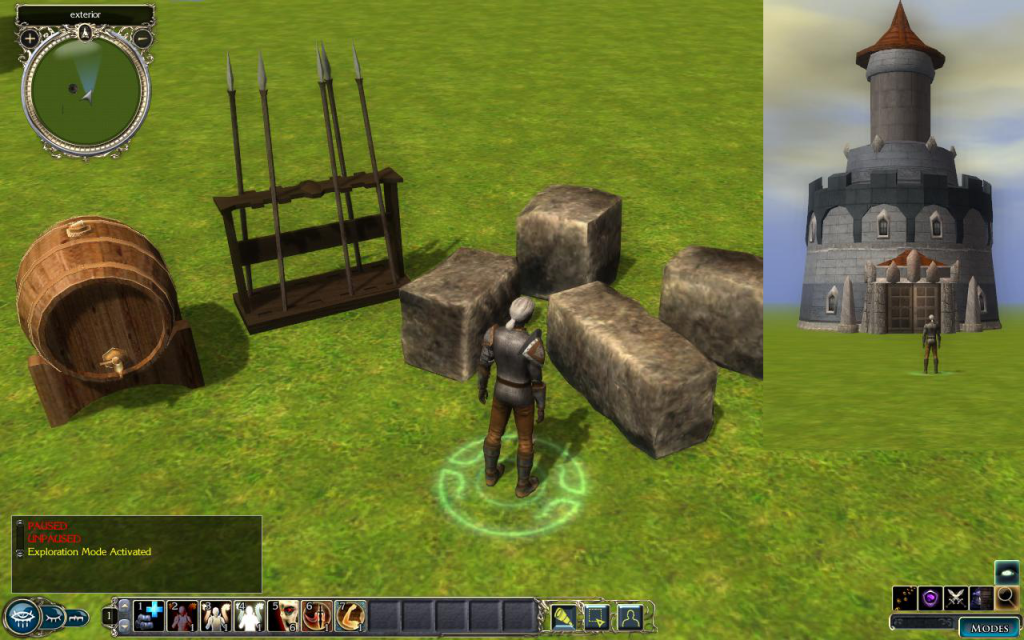Viewport: 1024px width, 640px height.
Task: Activate the purple shield mode icon
Action: tap(931, 598)
